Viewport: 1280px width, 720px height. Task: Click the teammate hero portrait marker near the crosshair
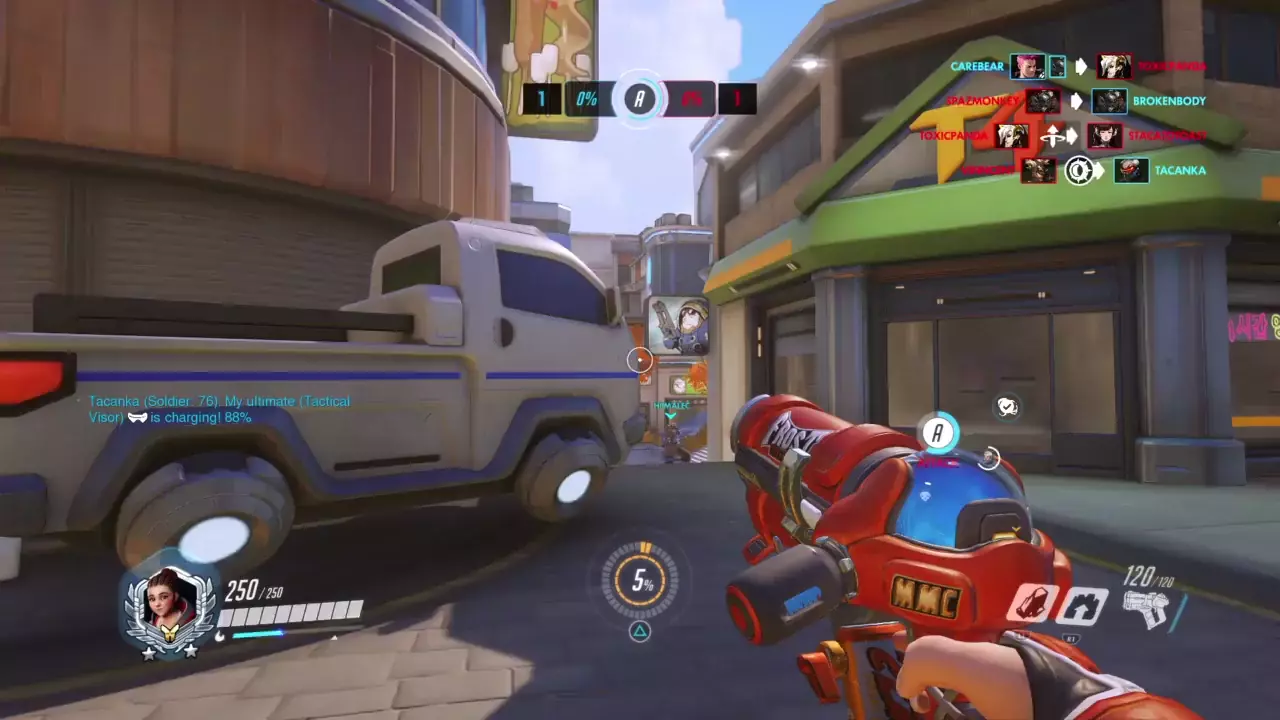tap(678, 325)
